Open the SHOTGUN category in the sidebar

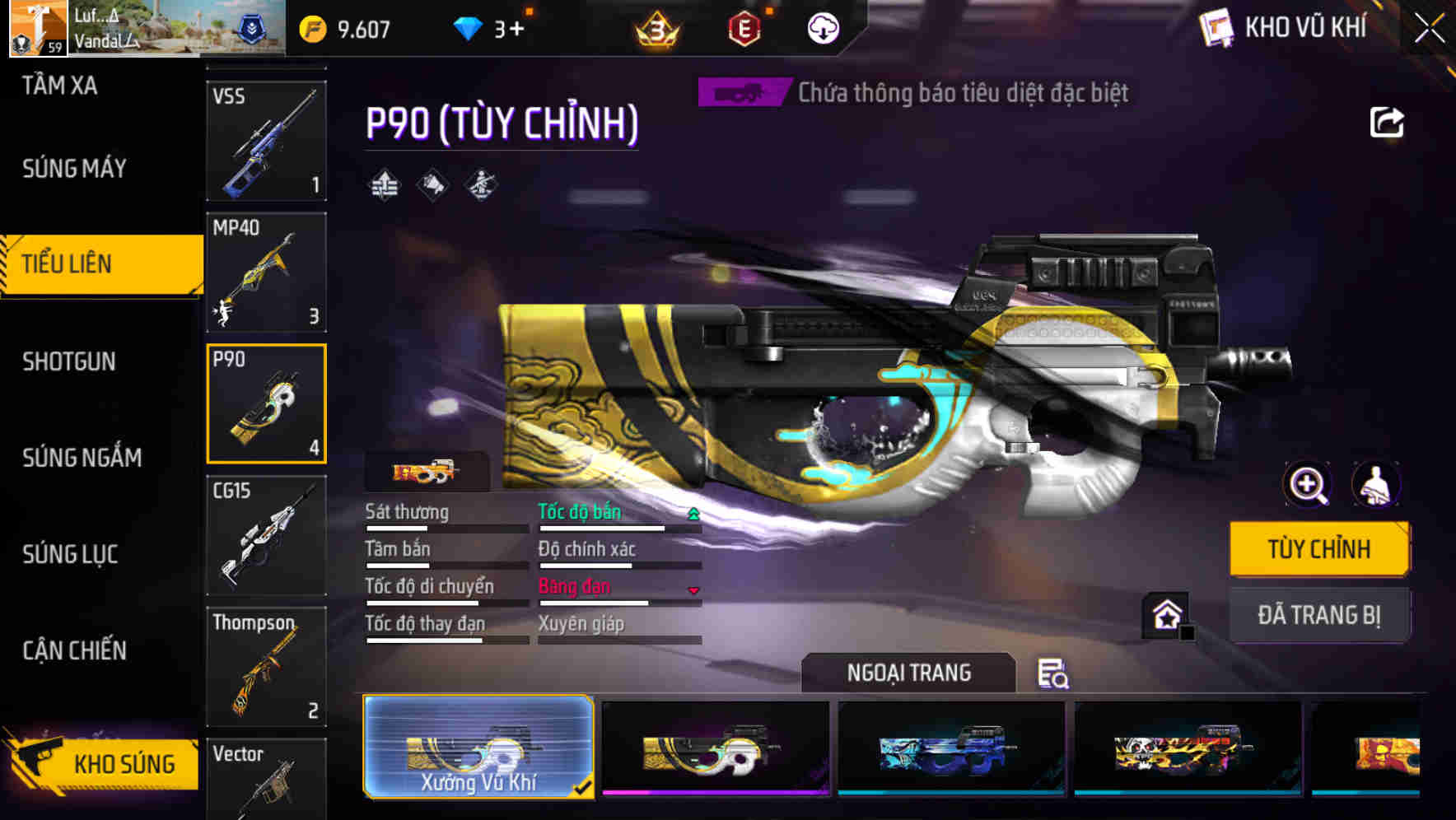tap(70, 361)
